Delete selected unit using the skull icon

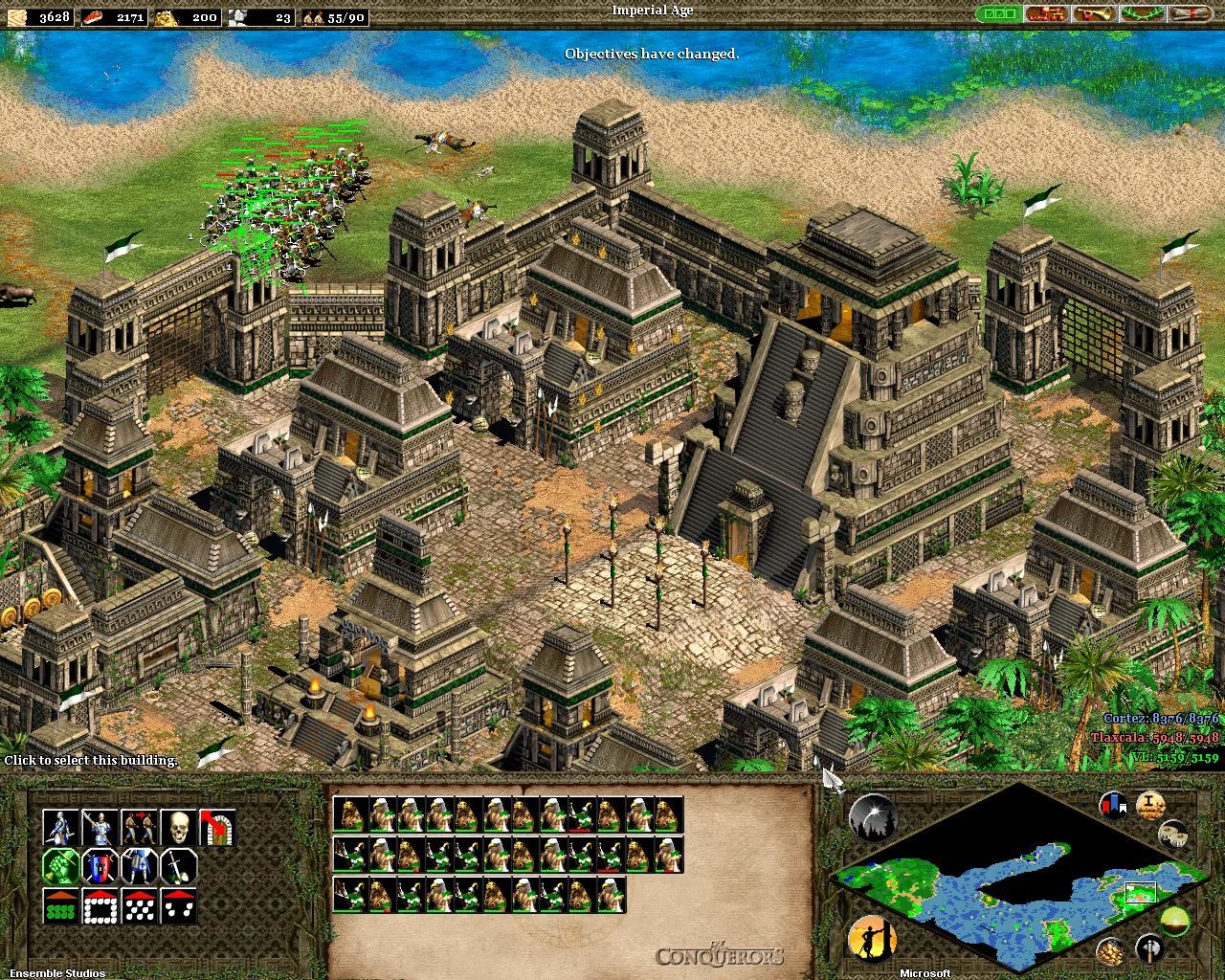(x=179, y=827)
